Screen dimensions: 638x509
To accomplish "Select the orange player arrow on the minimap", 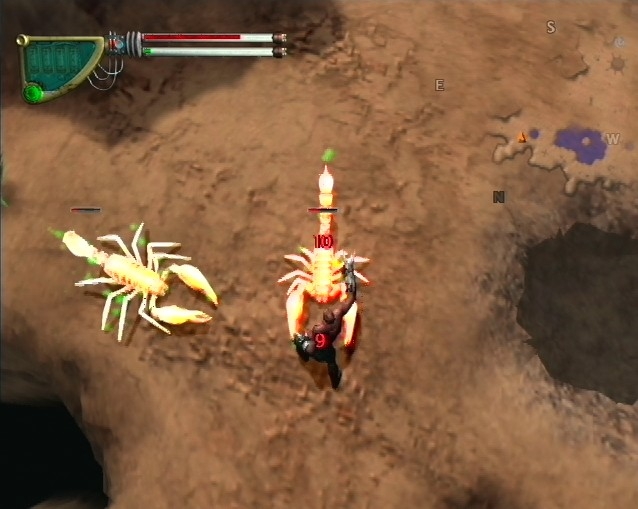I will (x=521, y=136).
